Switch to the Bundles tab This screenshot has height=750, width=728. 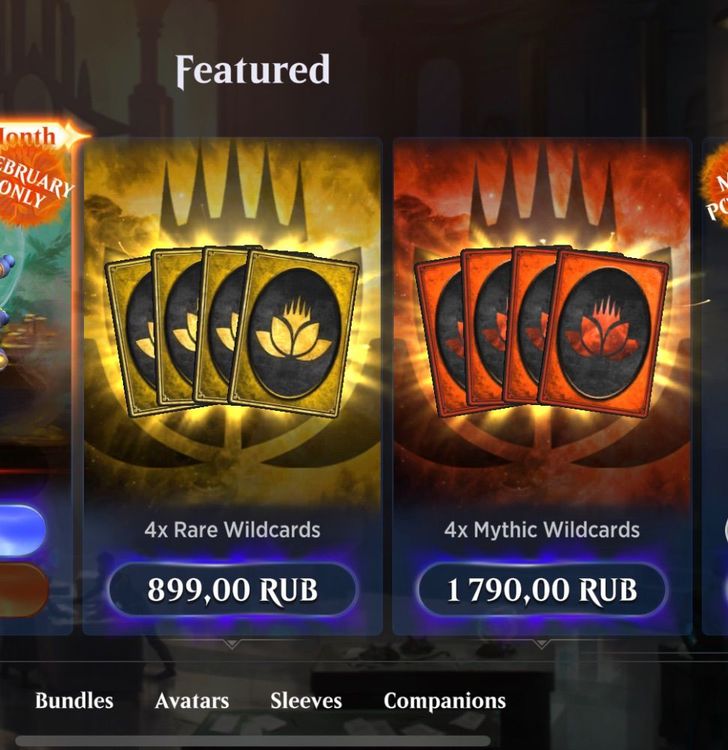click(x=74, y=701)
